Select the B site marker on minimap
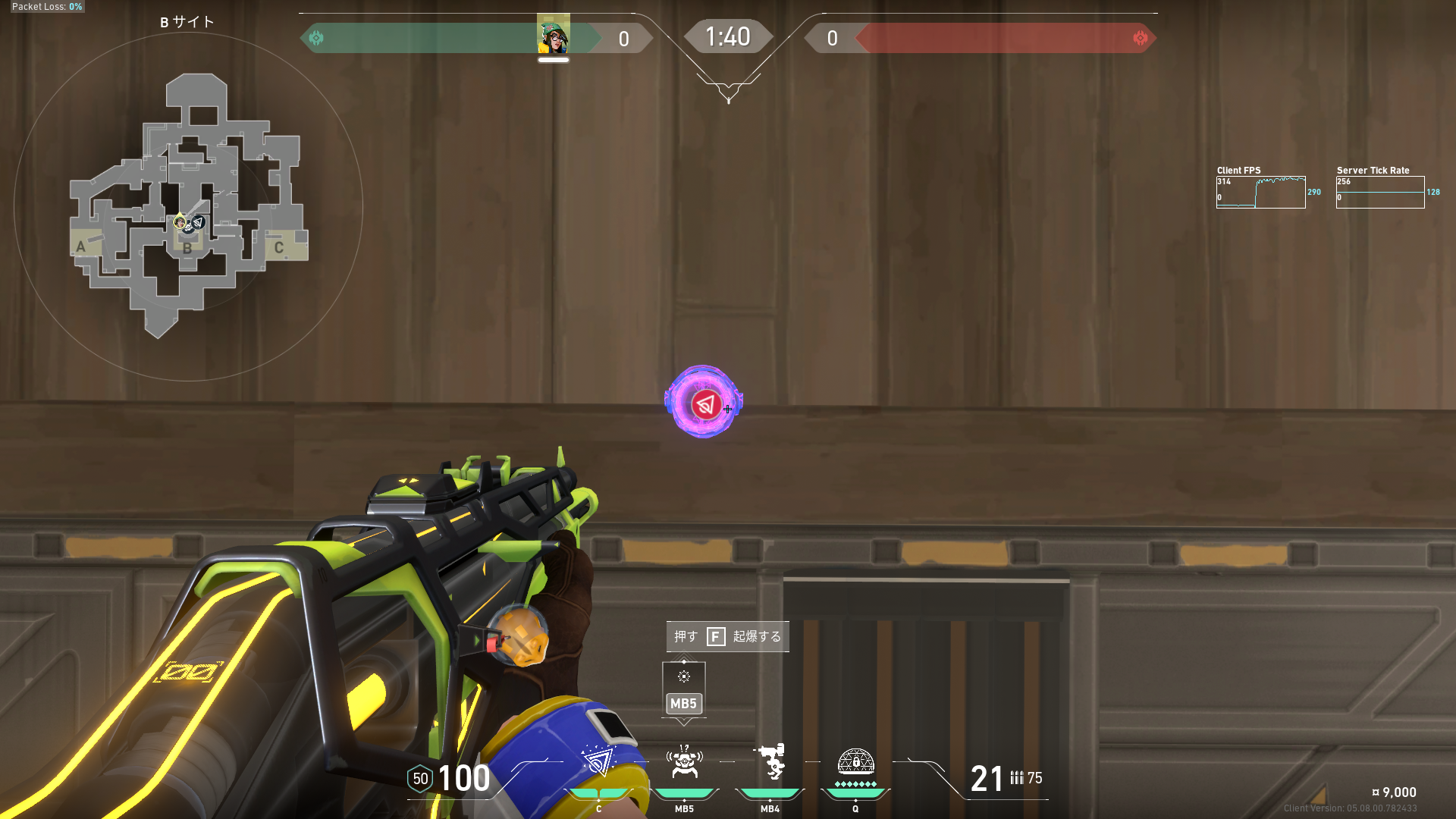 (x=187, y=248)
